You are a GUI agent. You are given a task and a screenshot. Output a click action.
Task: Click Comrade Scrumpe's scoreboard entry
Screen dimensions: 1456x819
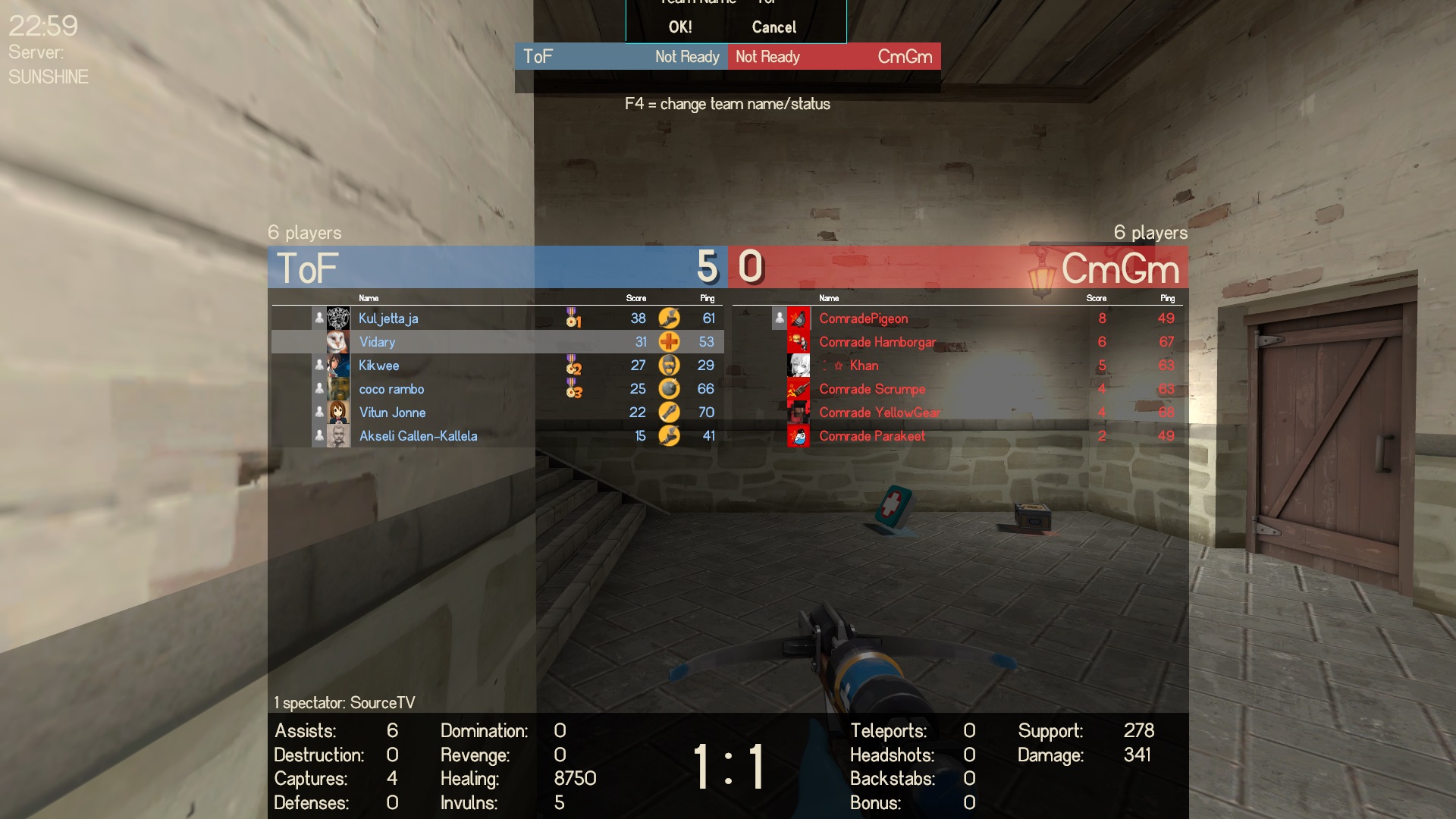872,389
